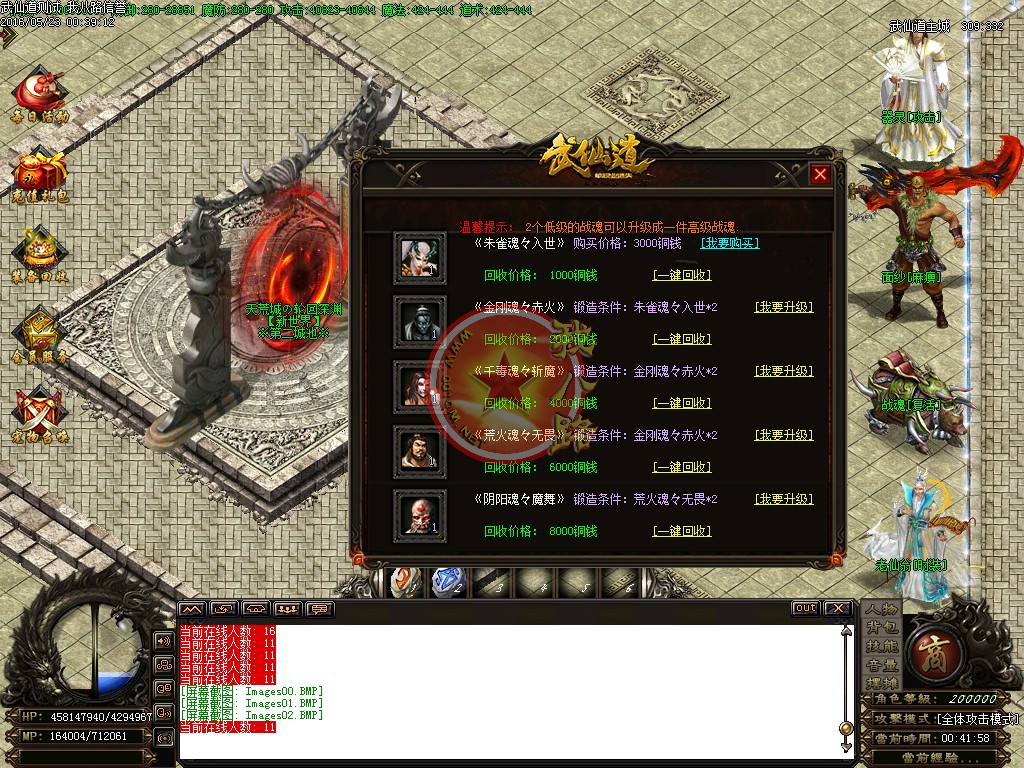
Task: Open the 背包 inventory bag
Action: pyautogui.click(x=881, y=627)
